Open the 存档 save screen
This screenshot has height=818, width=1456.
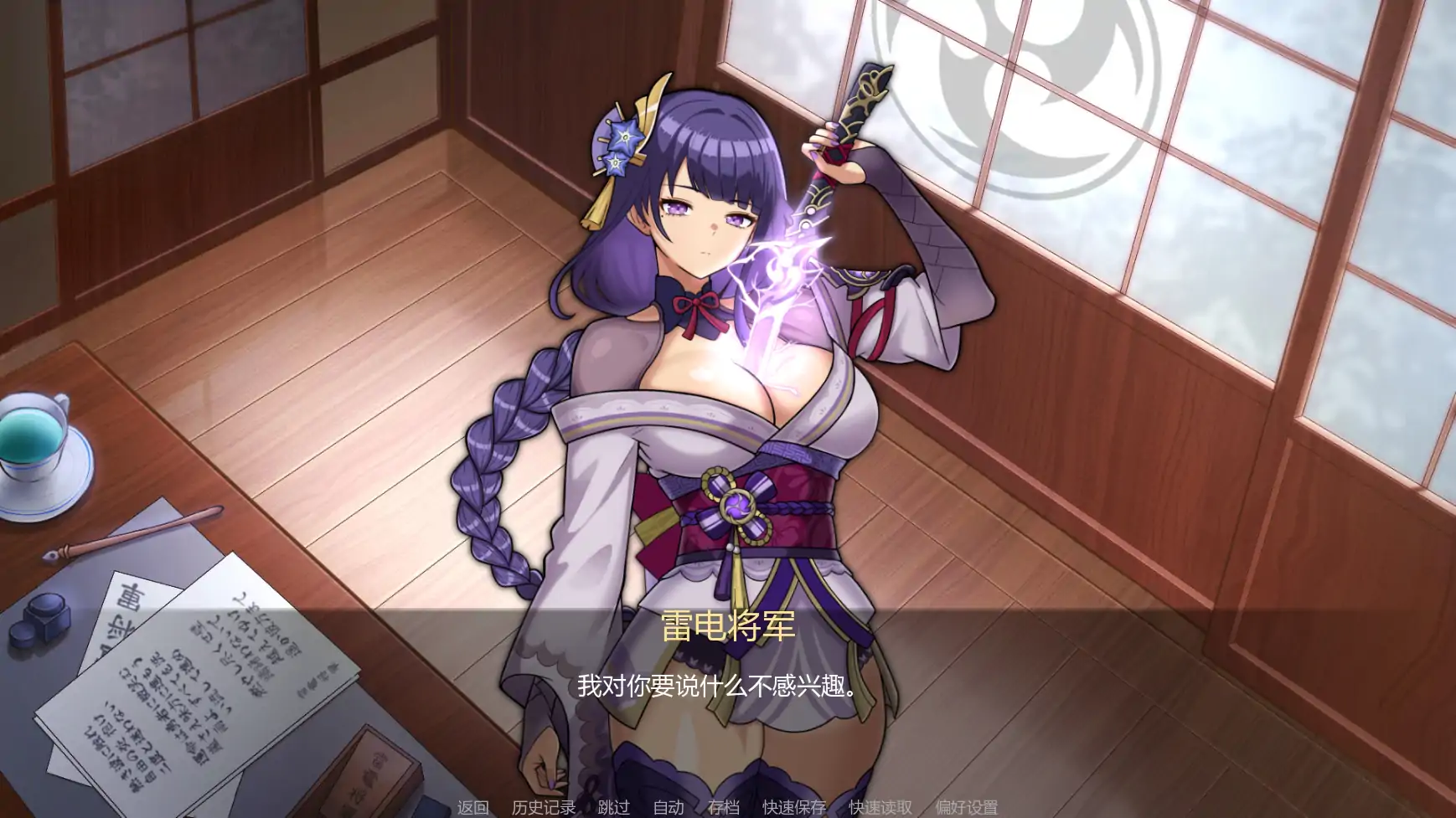click(725, 808)
